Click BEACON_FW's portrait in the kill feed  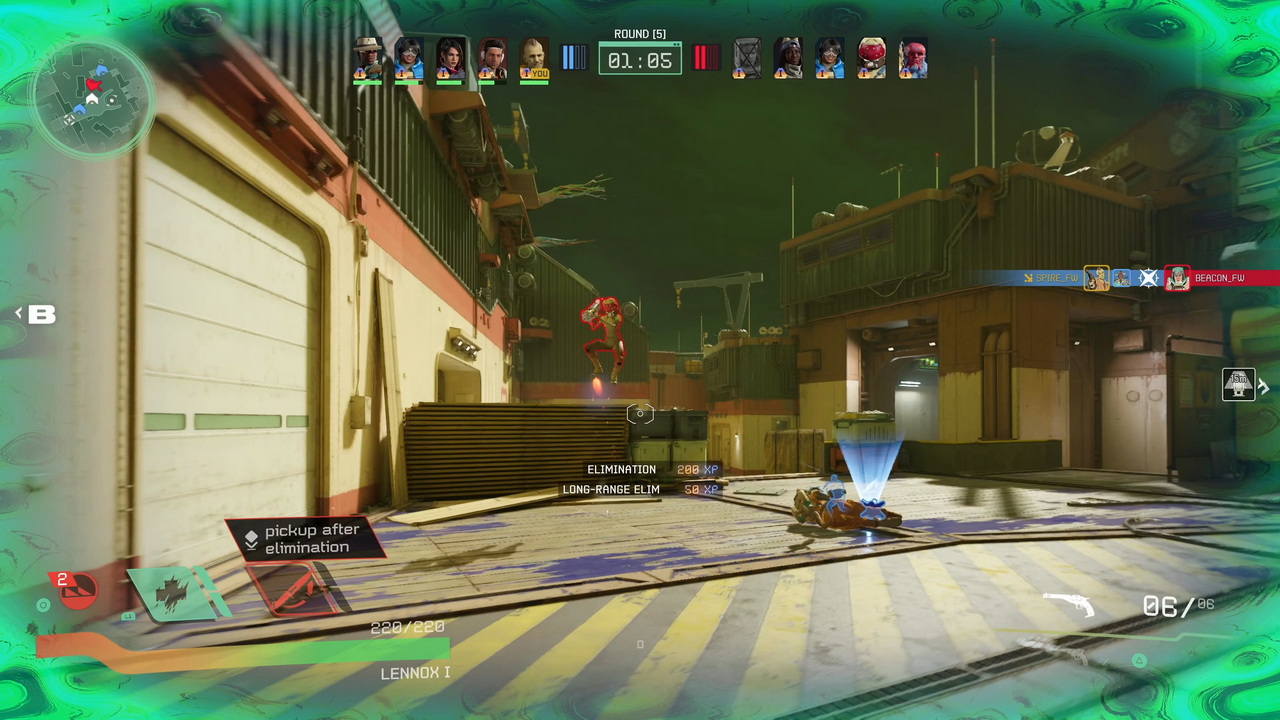pos(1177,278)
